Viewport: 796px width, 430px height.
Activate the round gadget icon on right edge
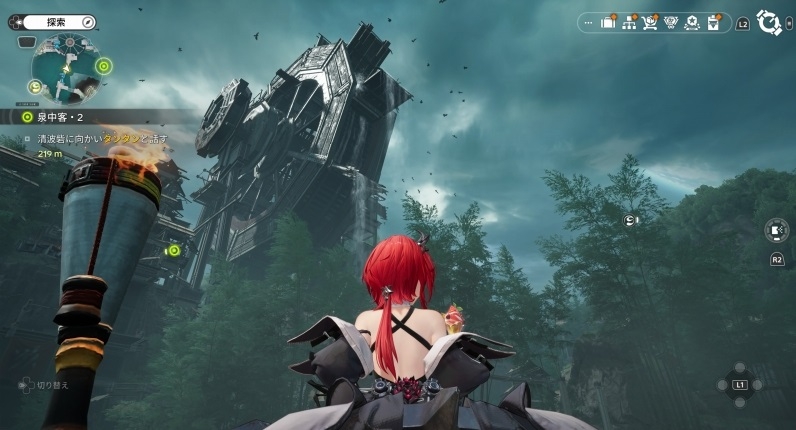coord(776,230)
